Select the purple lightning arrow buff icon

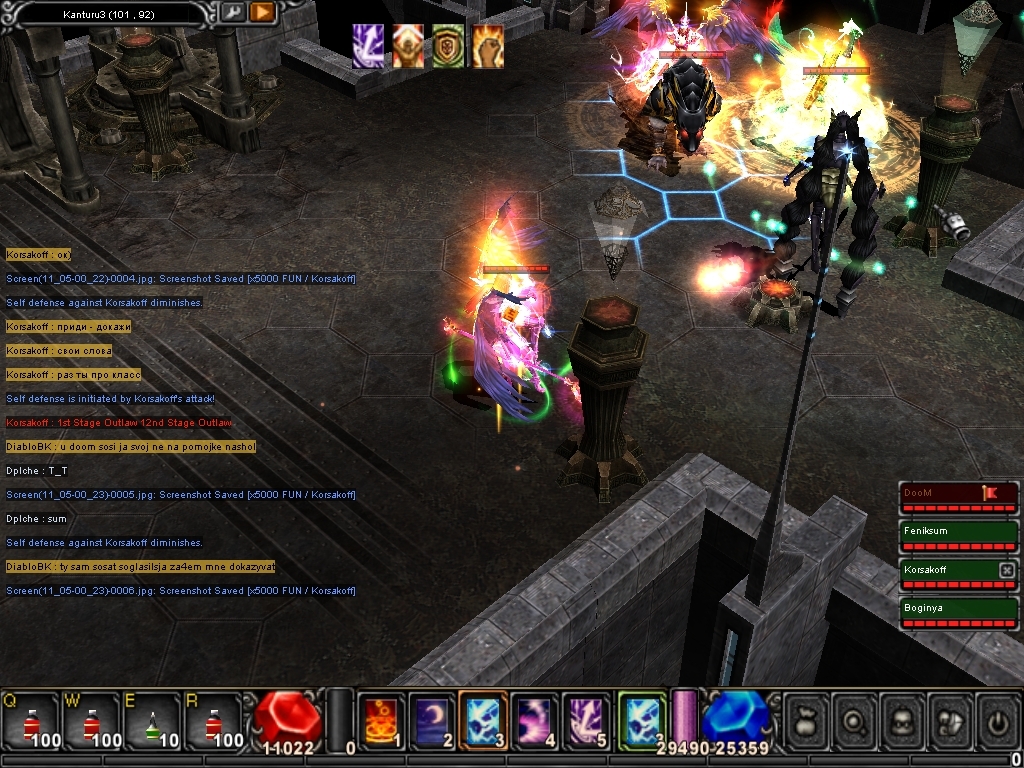point(368,46)
